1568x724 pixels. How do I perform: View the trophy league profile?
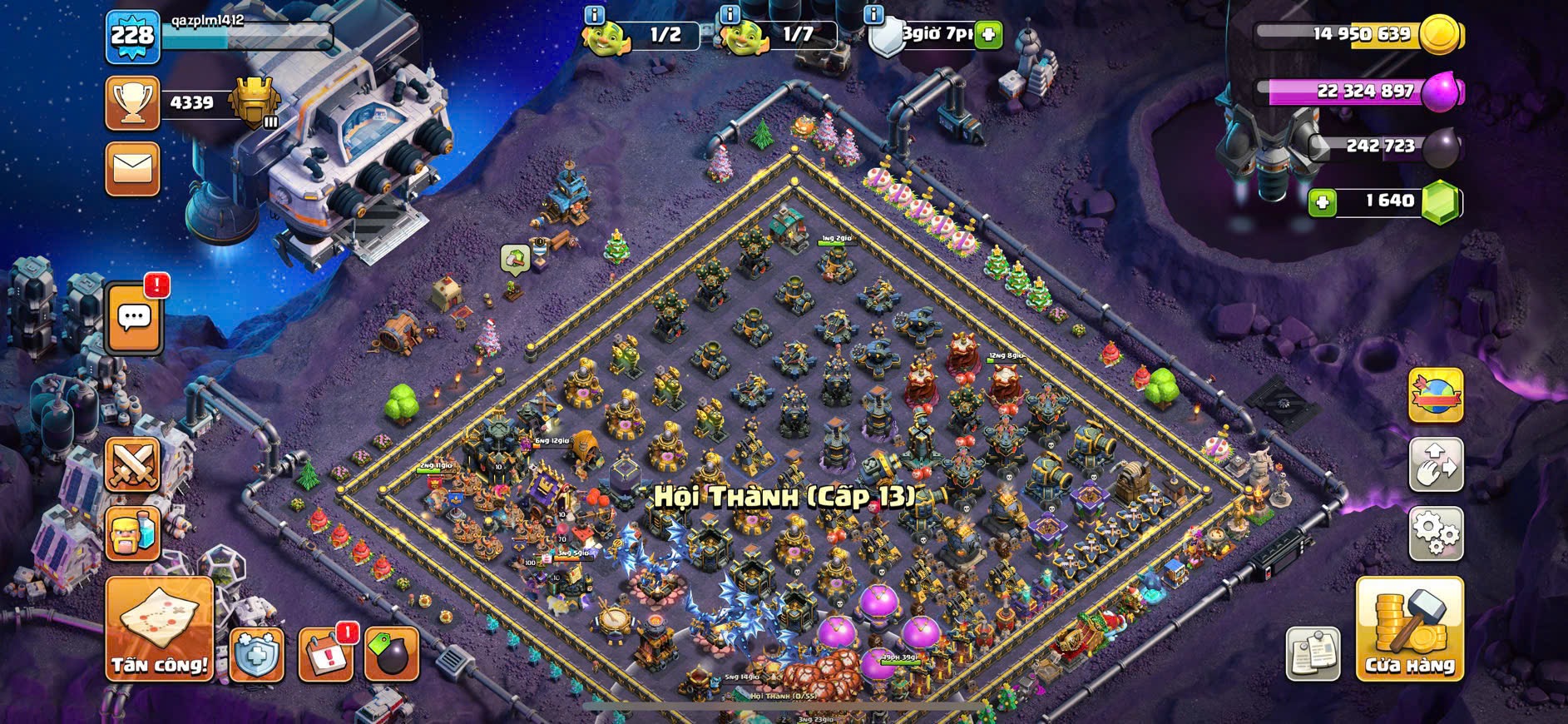tap(133, 103)
